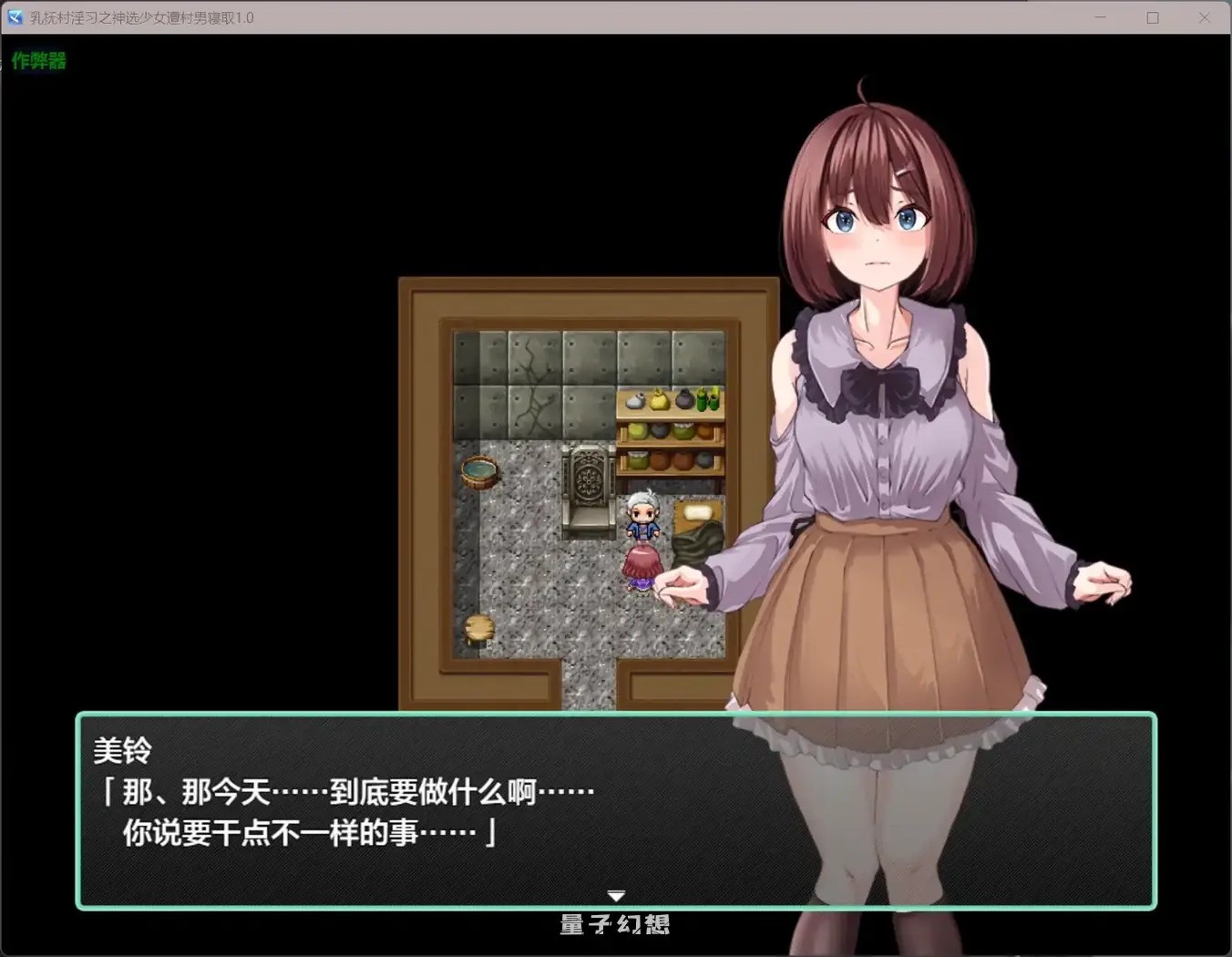Select the dark sack beside the bed
The height and width of the screenshot is (957, 1232).
pyautogui.click(x=697, y=544)
